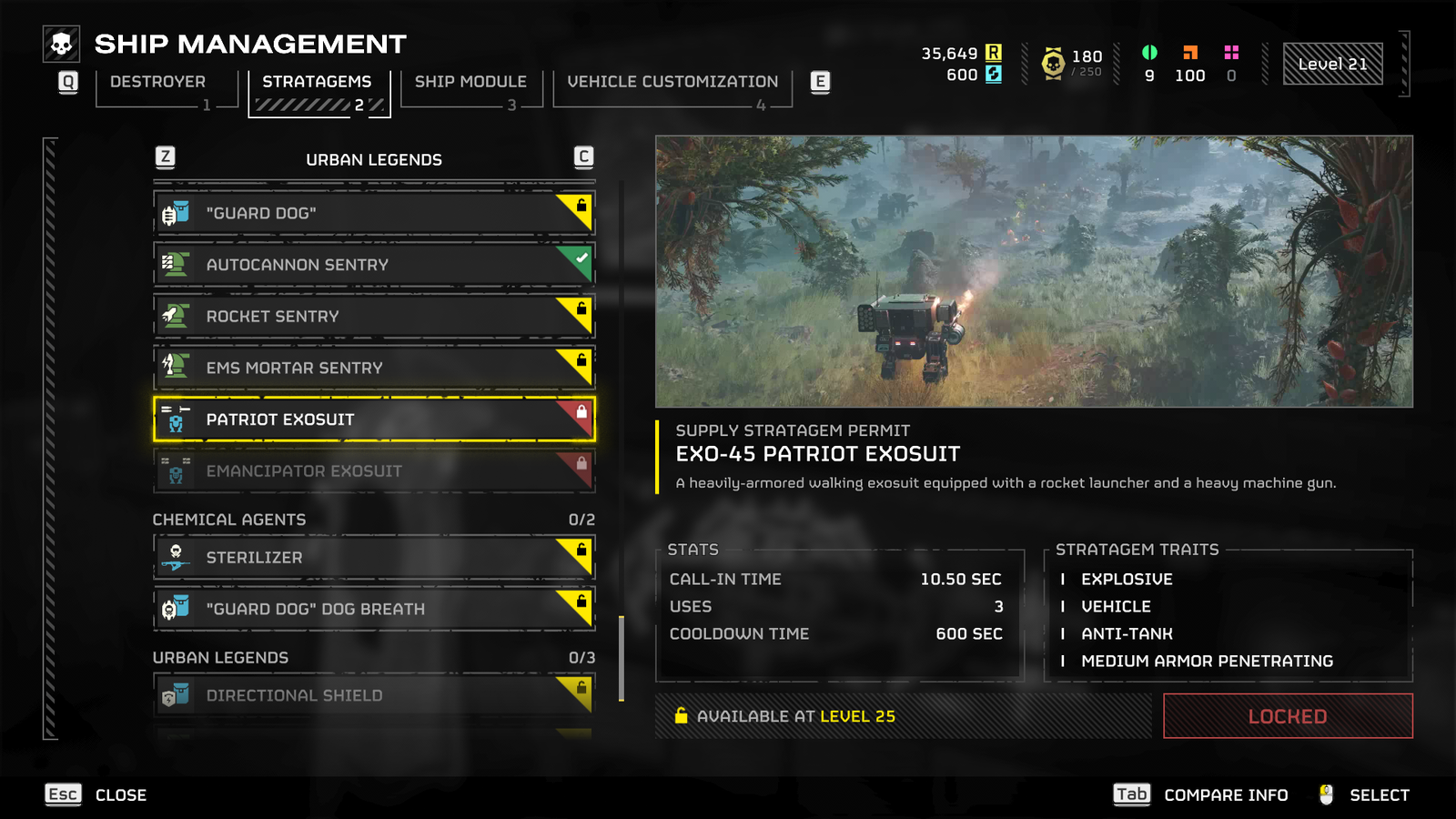Click the Exosuit preview image

coord(1034,271)
